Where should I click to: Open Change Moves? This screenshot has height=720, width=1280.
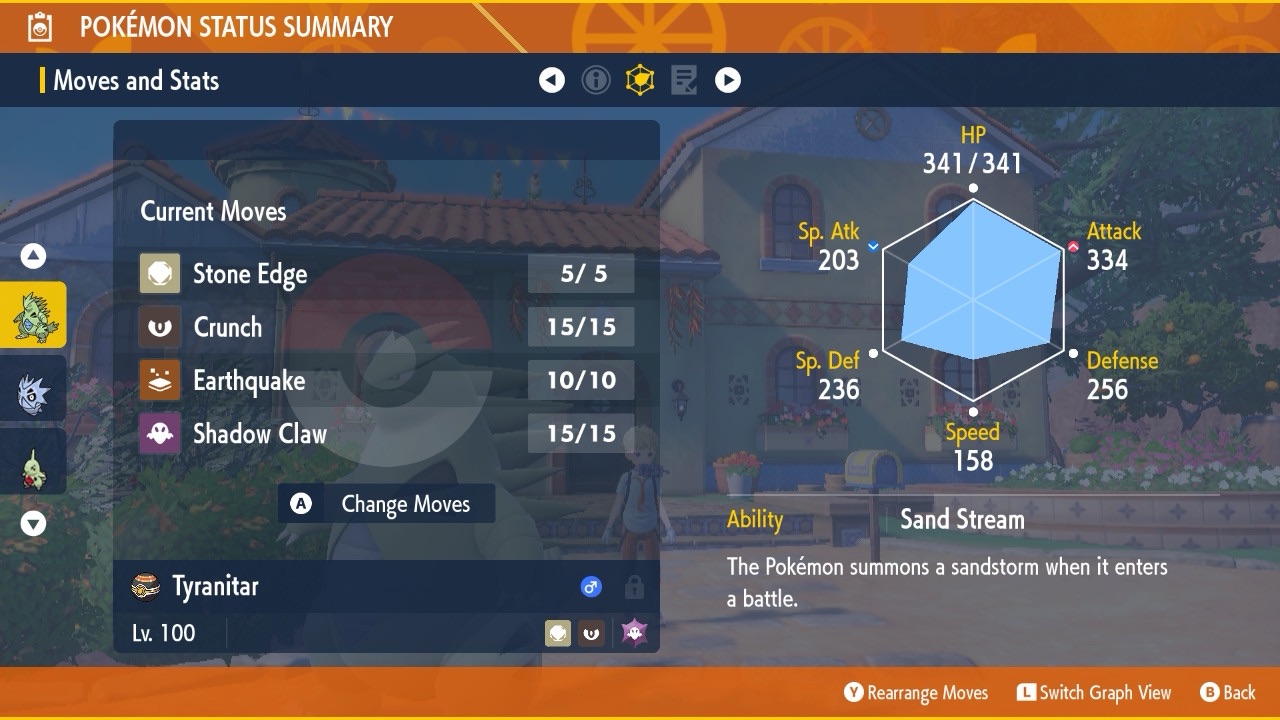point(387,504)
